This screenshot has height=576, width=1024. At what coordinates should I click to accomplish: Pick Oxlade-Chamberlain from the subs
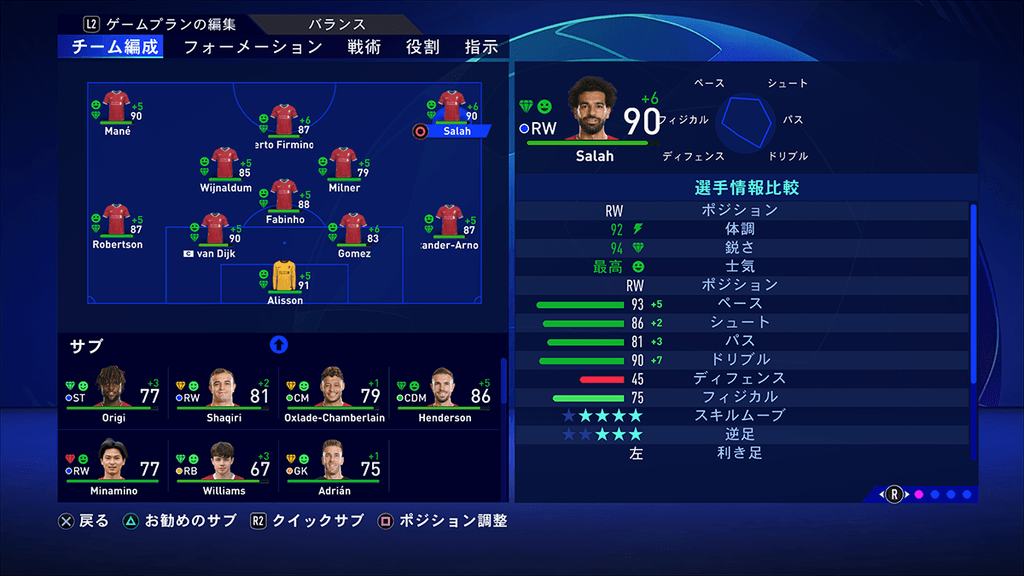334,395
